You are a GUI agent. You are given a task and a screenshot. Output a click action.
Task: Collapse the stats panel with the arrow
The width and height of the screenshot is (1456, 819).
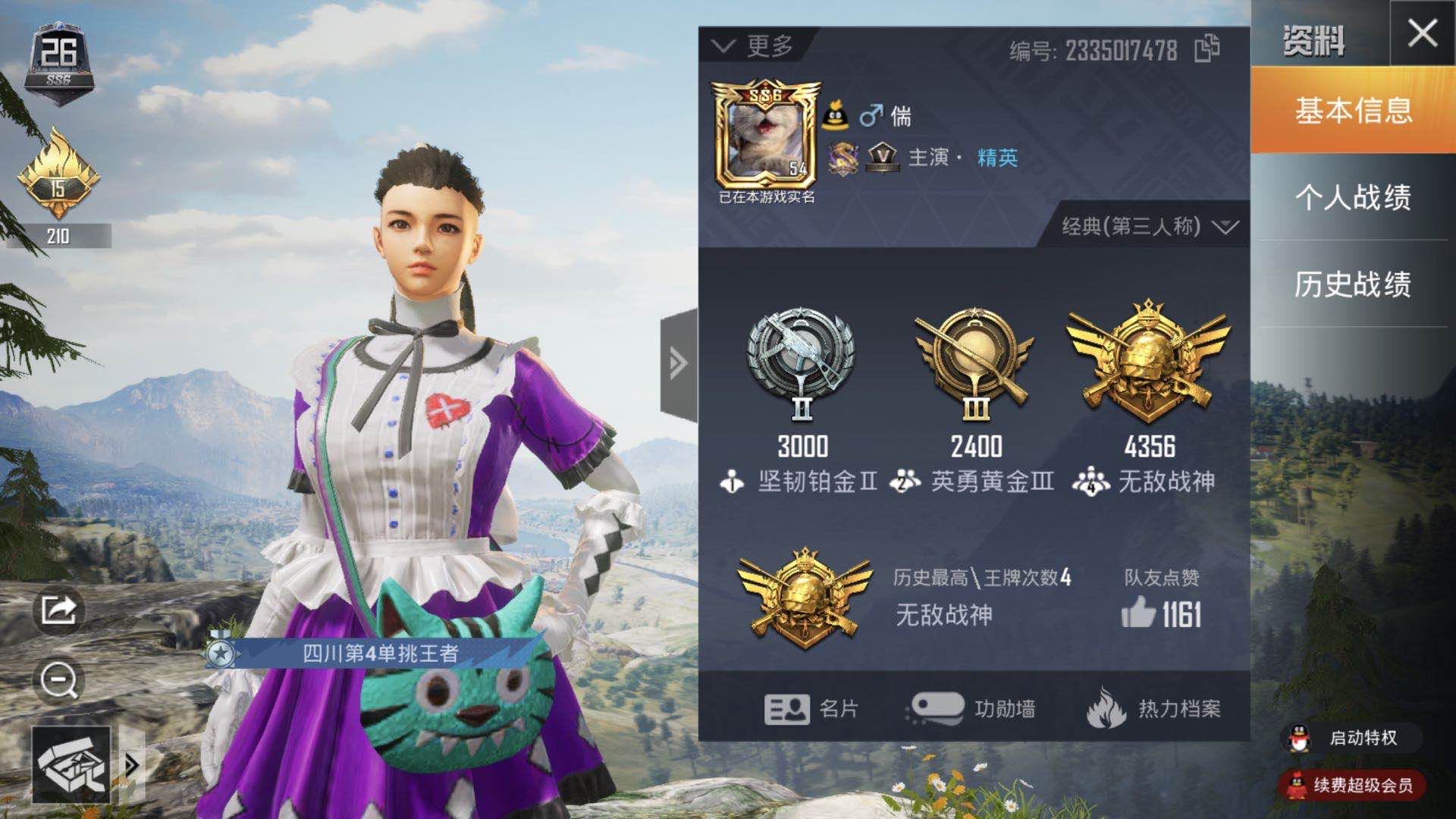678,364
